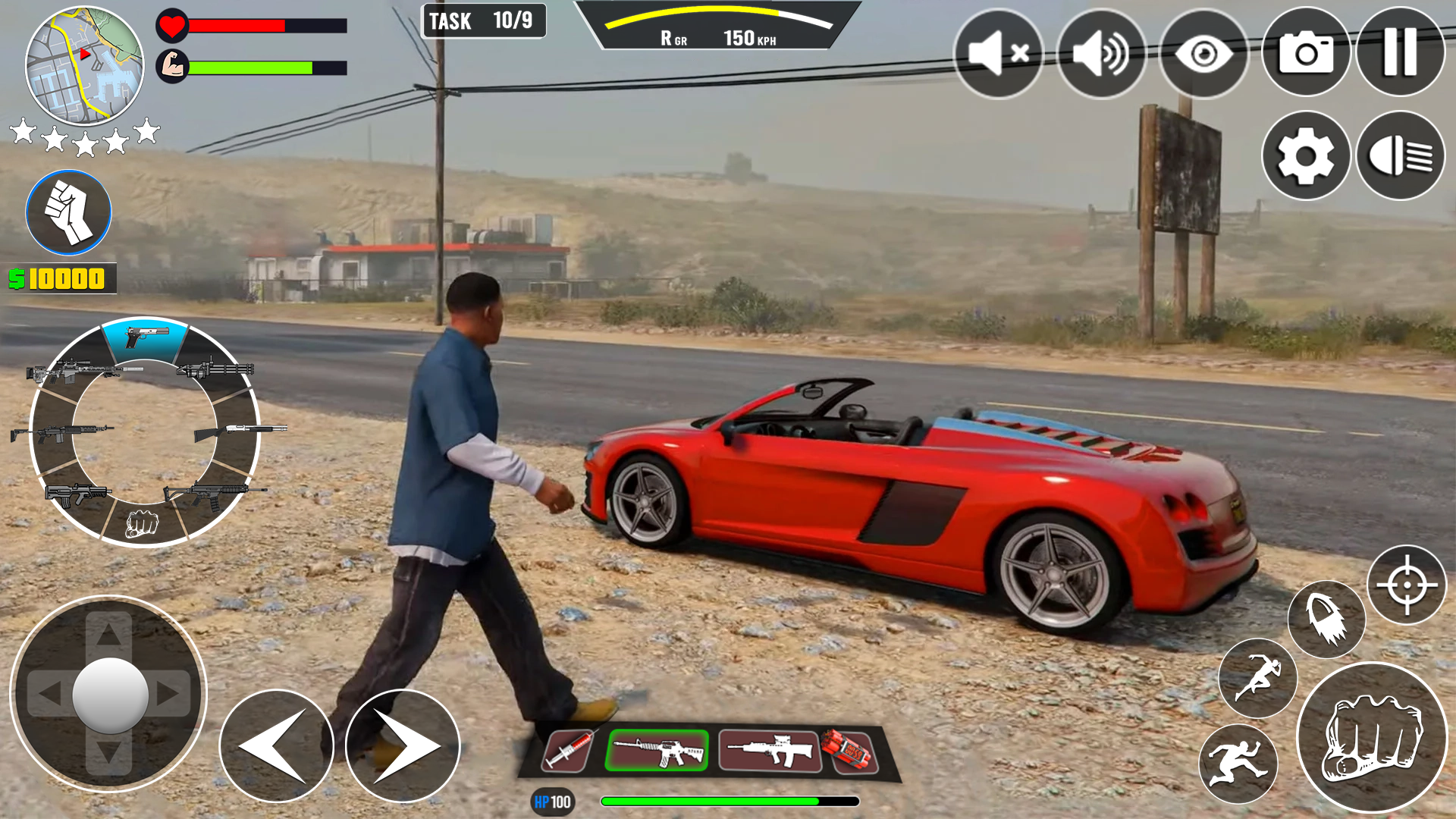Open the settings gear
This screenshot has height=819, width=1456.
pyautogui.click(x=1306, y=155)
